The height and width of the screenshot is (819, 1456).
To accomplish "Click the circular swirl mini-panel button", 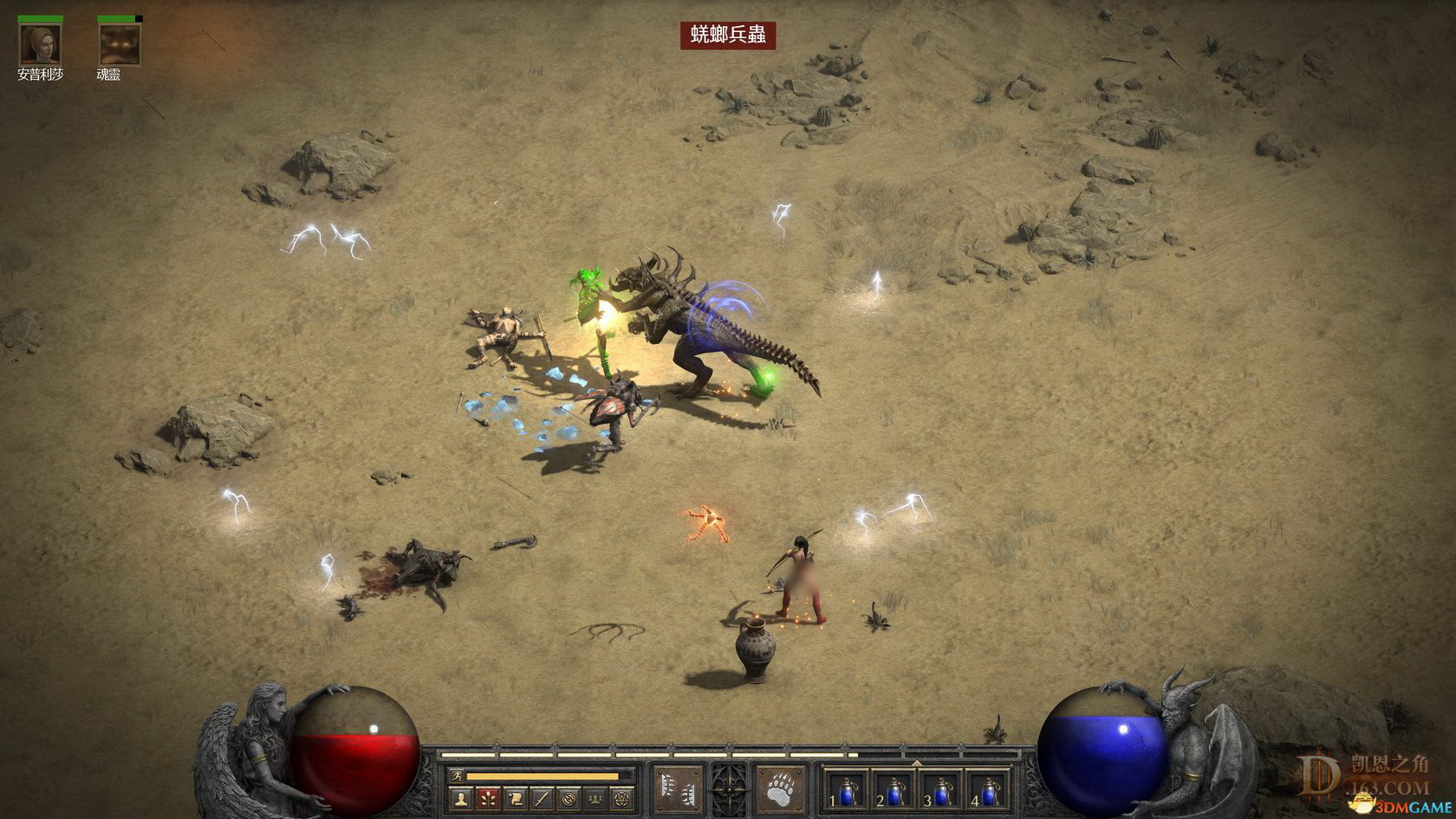I will 569,798.
